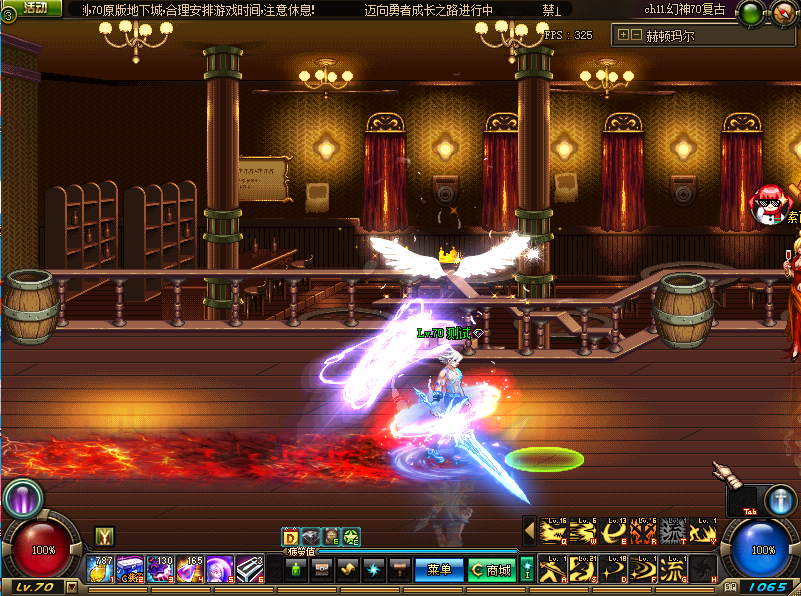
Task: Click the Y button above the hotbar
Action: point(104,536)
